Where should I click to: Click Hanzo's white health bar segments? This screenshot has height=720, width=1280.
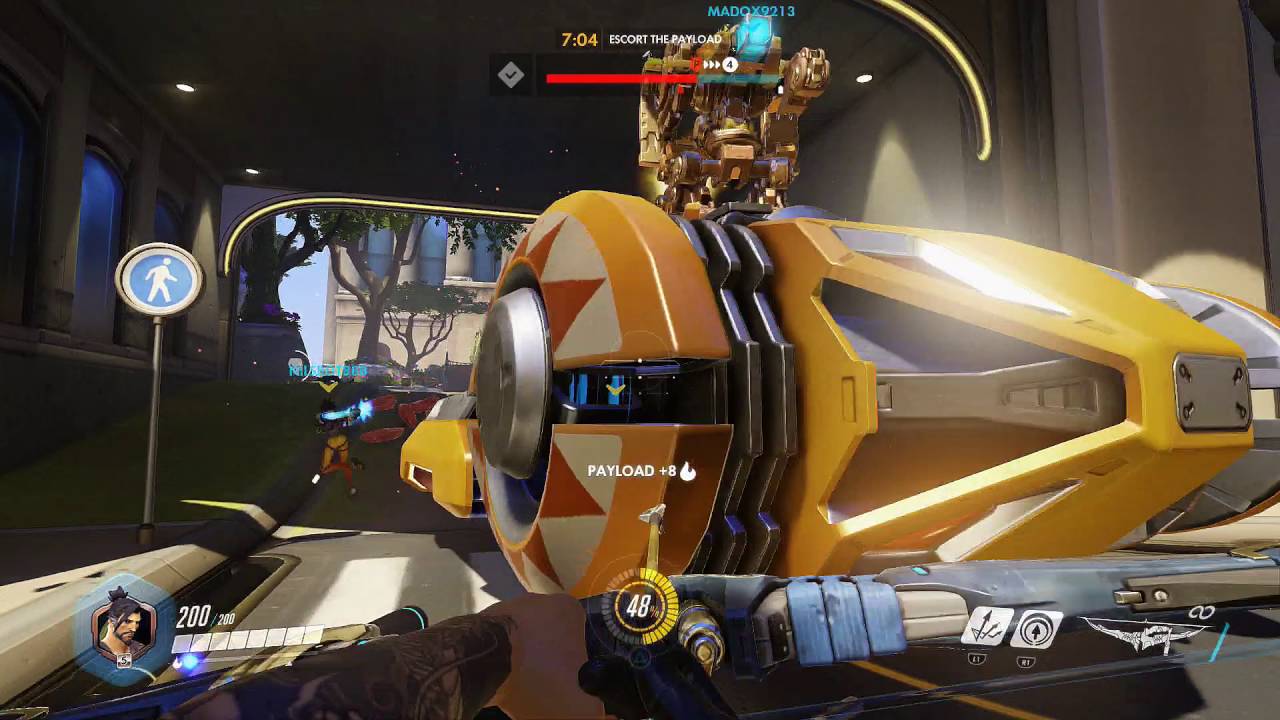pyautogui.click(x=250, y=640)
